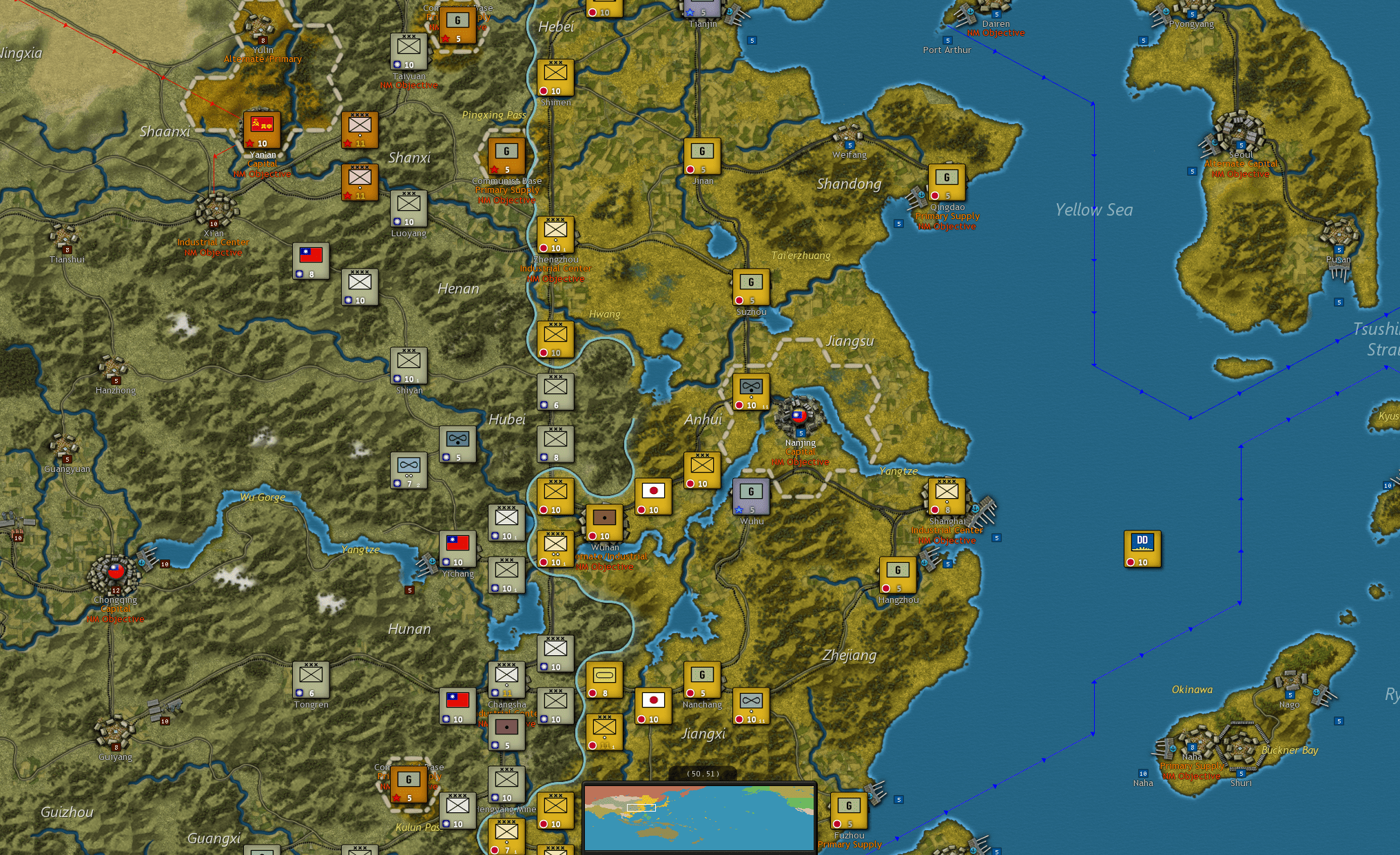Screen dimensions: 1400x855
Task: Select the Nationalist flag army at Changsha
Action: click(456, 704)
